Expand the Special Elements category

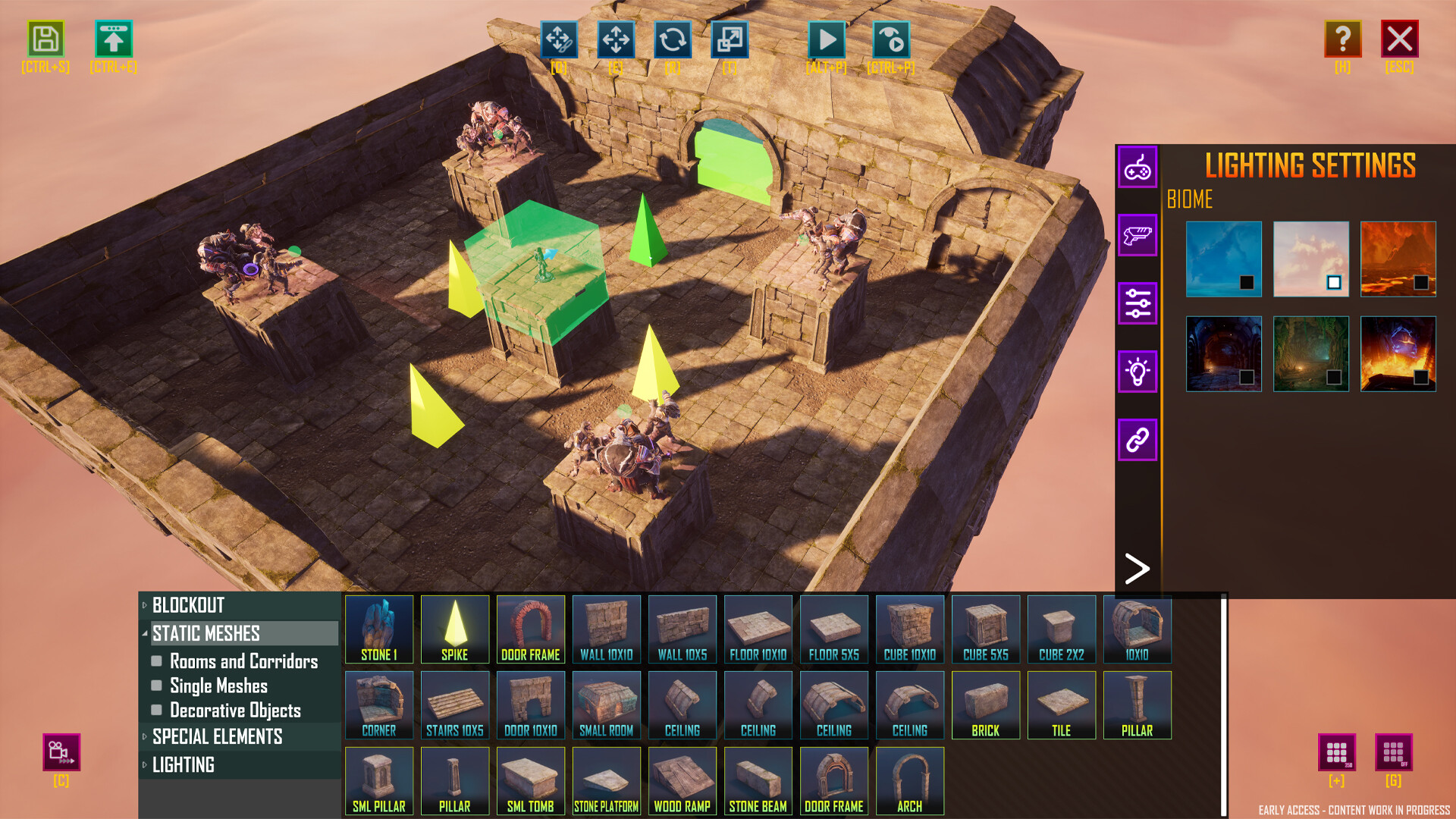217,736
